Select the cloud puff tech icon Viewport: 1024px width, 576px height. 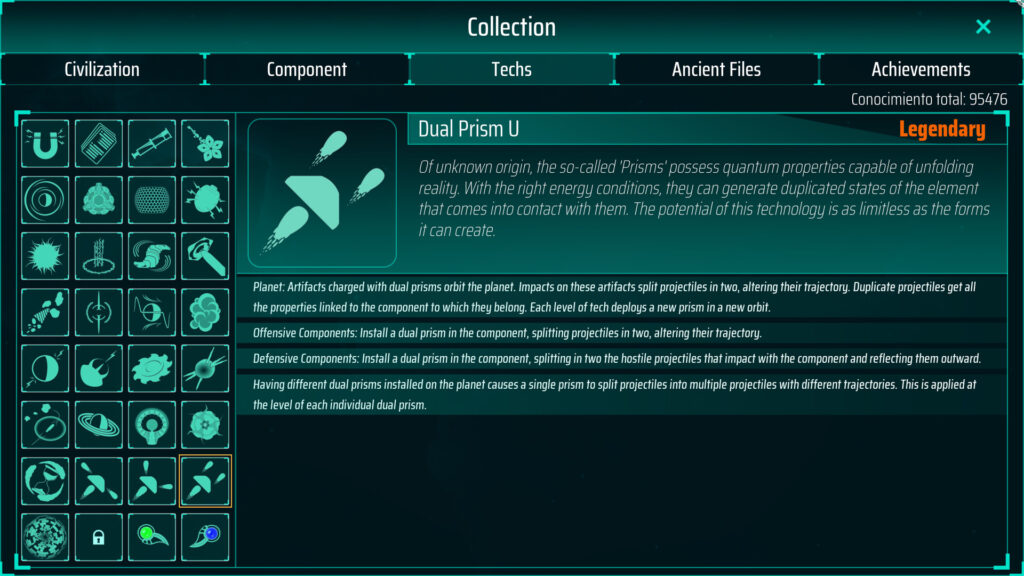[x=205, y=313]
